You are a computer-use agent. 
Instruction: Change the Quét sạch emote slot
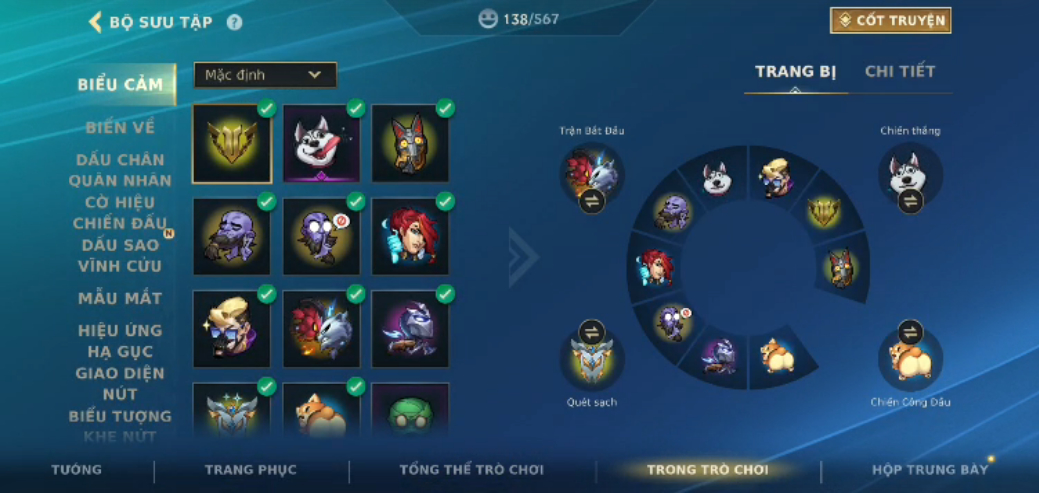[x=592, y=333]
